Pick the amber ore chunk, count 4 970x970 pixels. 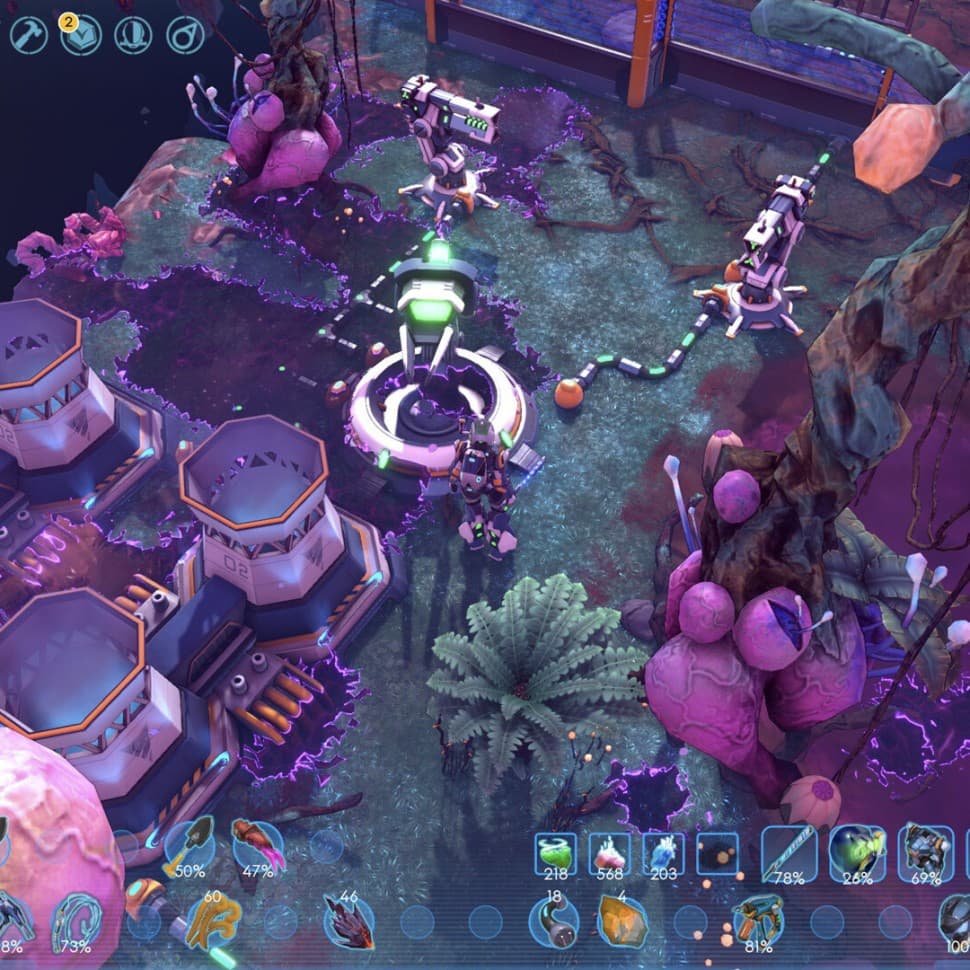coord(621,921)
